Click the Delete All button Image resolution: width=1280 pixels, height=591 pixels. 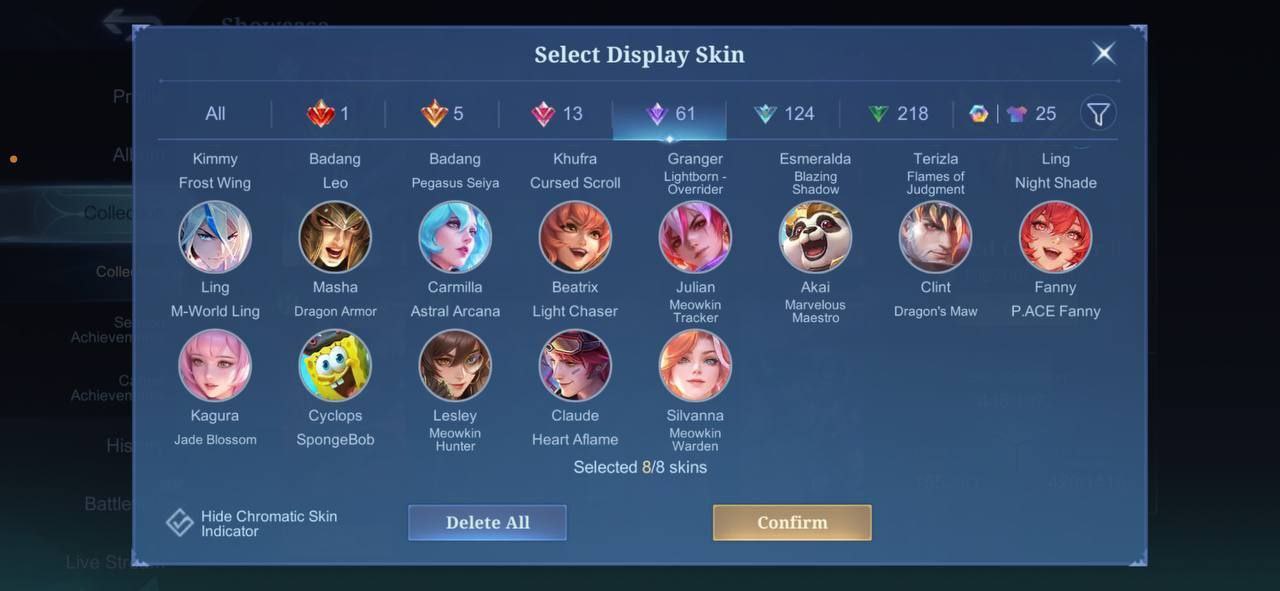tap(487, 522)
